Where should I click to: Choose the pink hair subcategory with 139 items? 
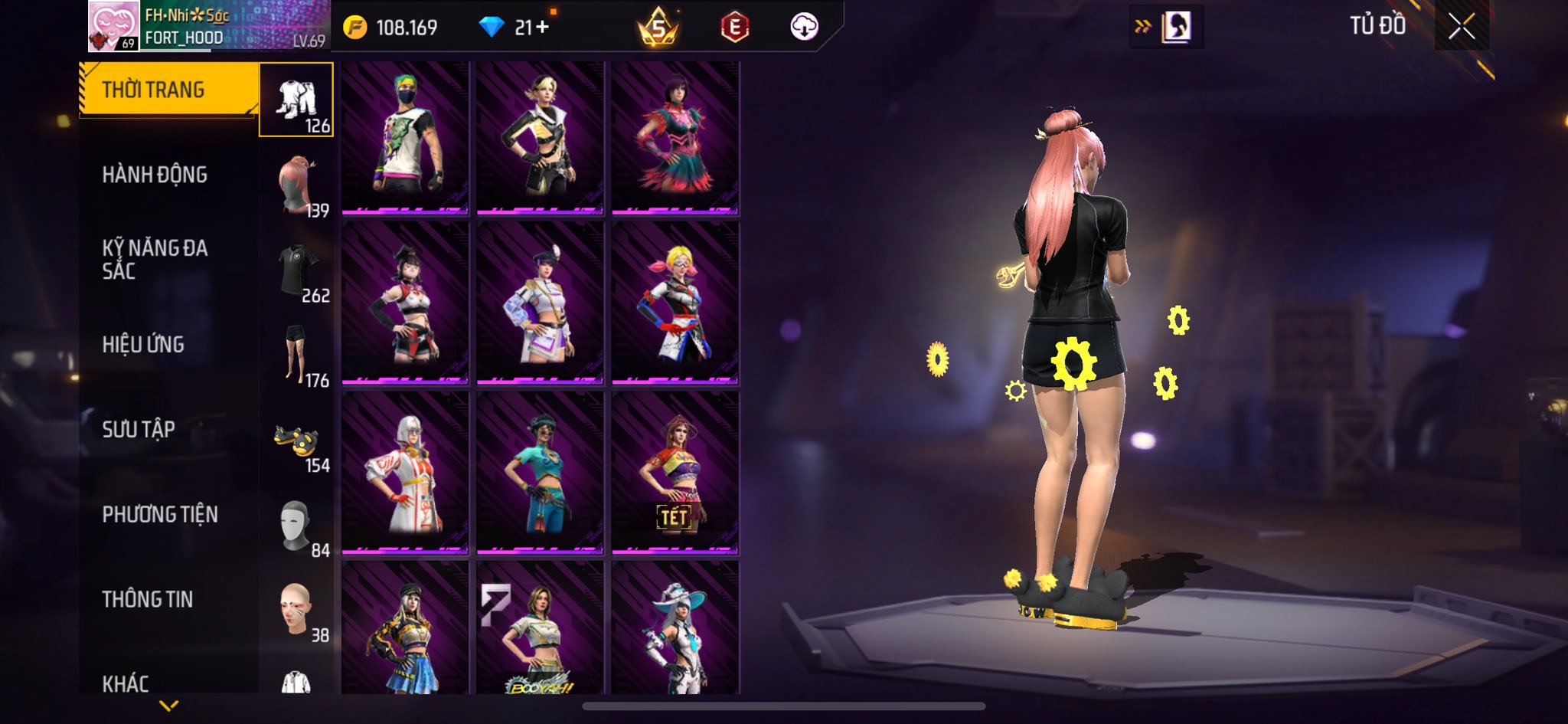(x=296, y=185)
